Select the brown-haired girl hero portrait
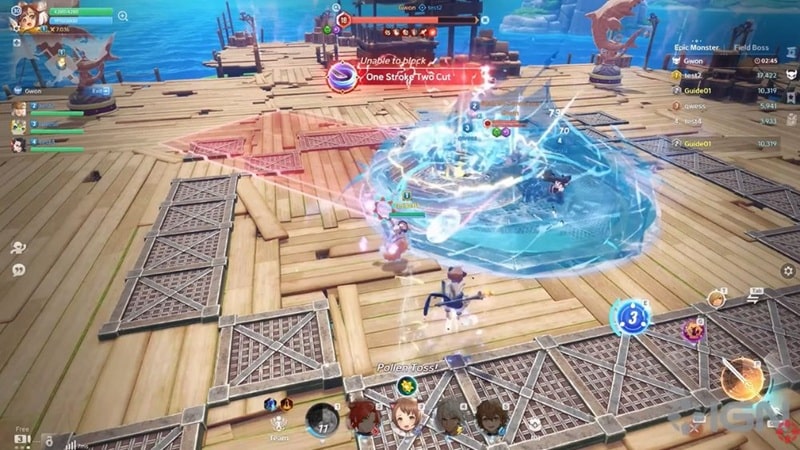The image size is (800, 450). tap(405, 417)
